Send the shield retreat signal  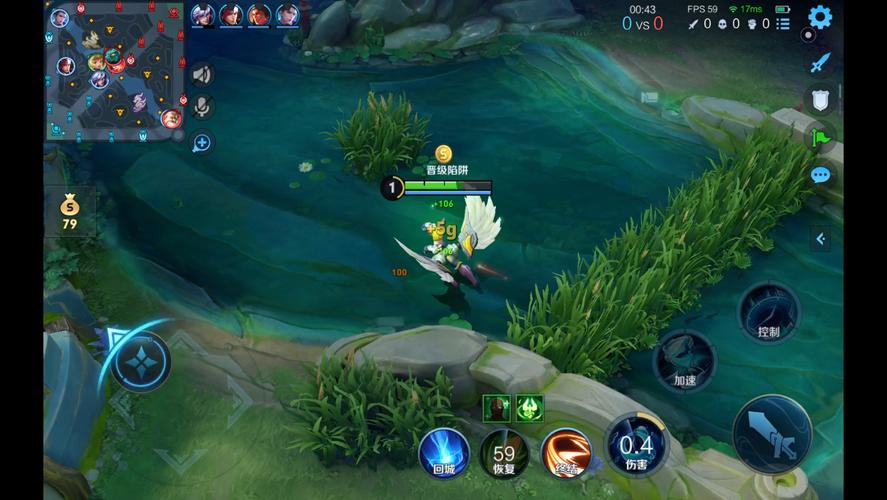(819, 99)
